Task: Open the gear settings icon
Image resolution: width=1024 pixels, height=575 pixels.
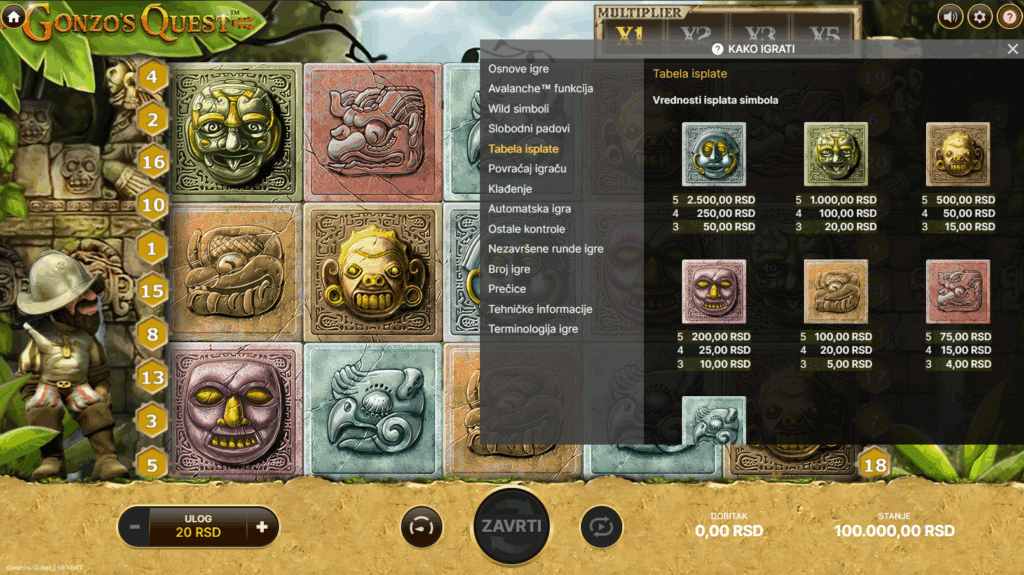Action: (x=979, y=16)
